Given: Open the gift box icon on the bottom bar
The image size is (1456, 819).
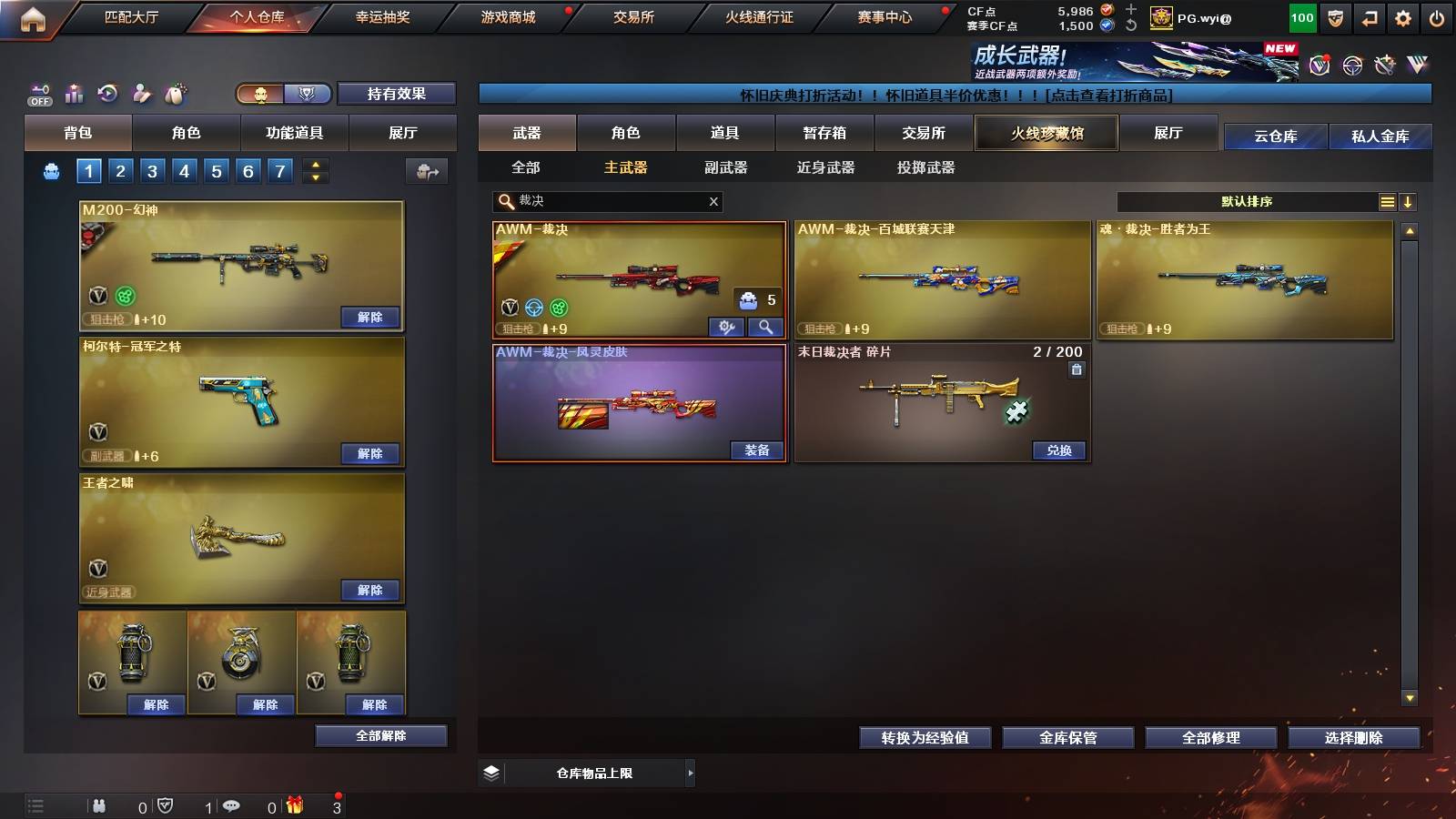Looking at the screenshot, I should pos(293,806).
